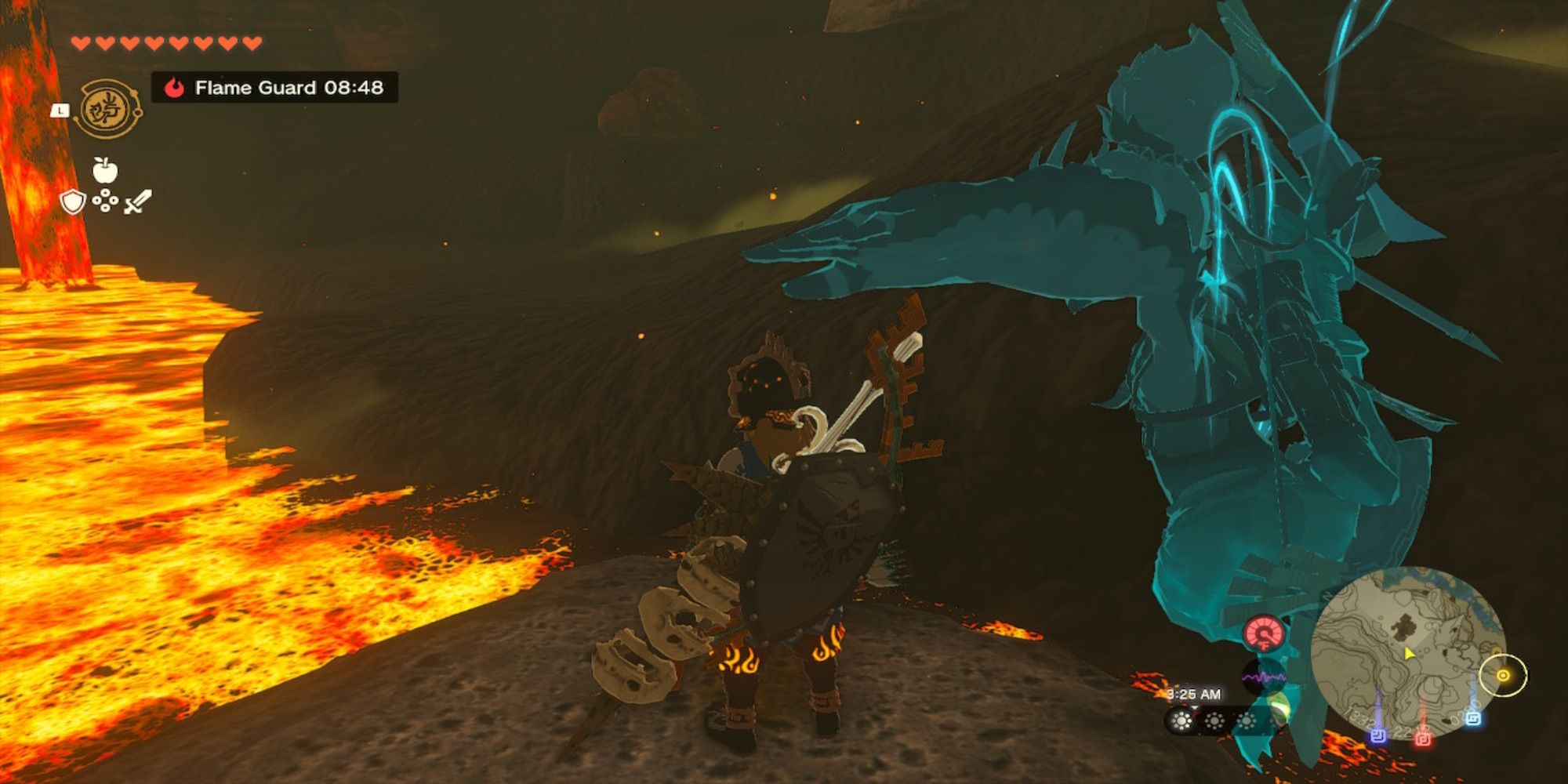This screenshot has width=1568, height=784.
Task: Select the 3:25 AM time display
Action: click(1194, 694)
